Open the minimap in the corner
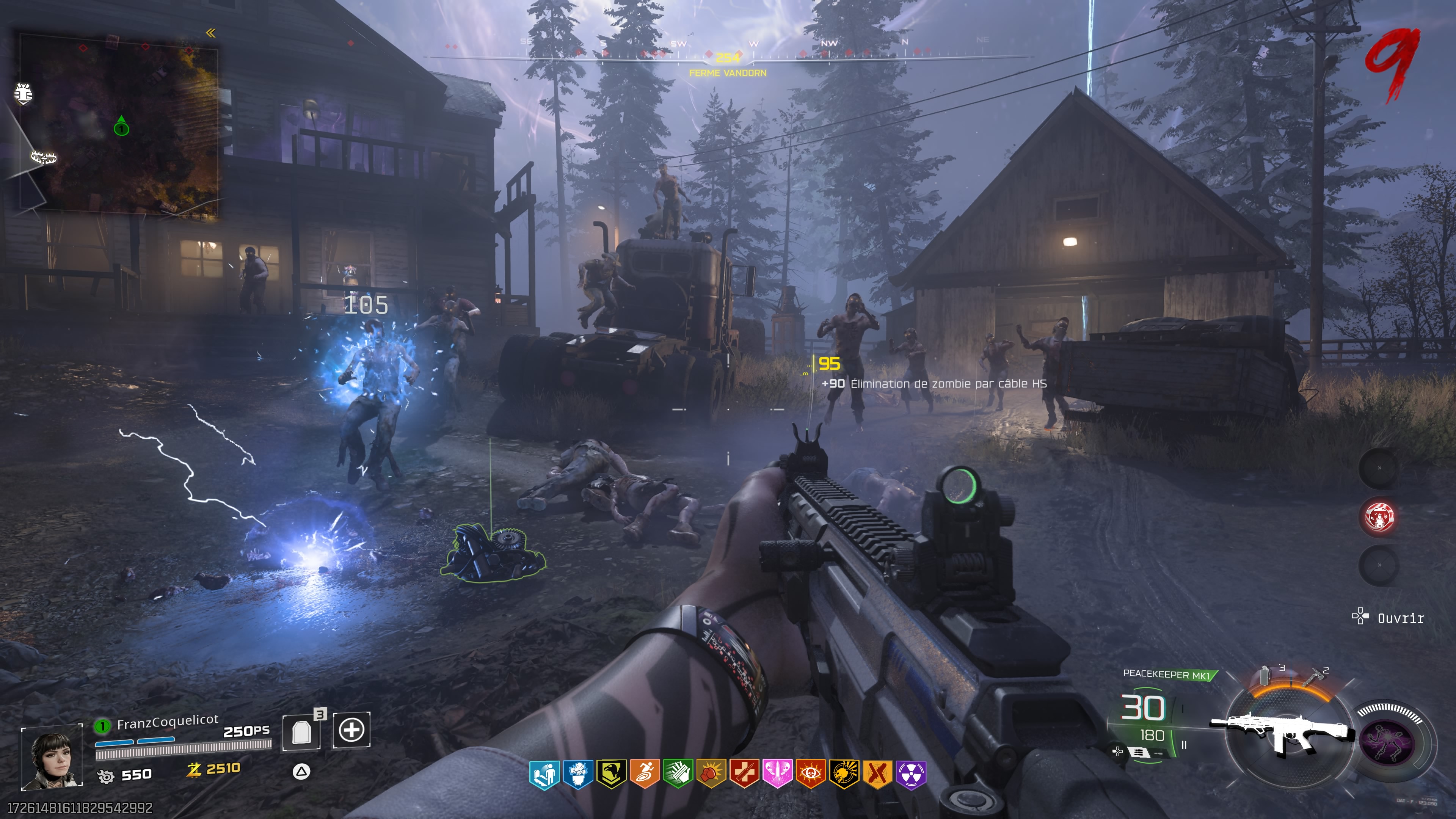 (119, 124)
